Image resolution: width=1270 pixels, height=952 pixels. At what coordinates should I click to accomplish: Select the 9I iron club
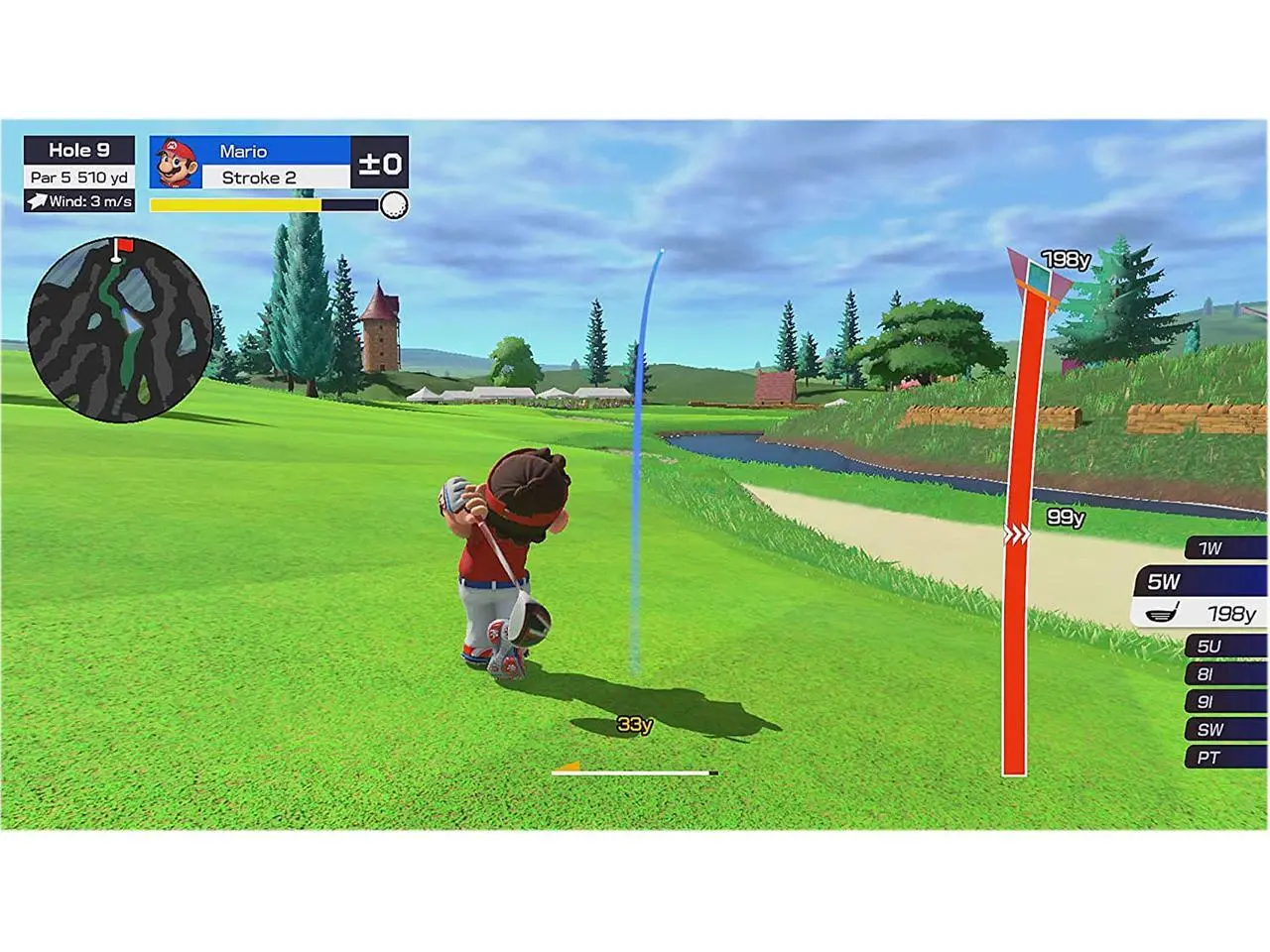point(1223,702)
